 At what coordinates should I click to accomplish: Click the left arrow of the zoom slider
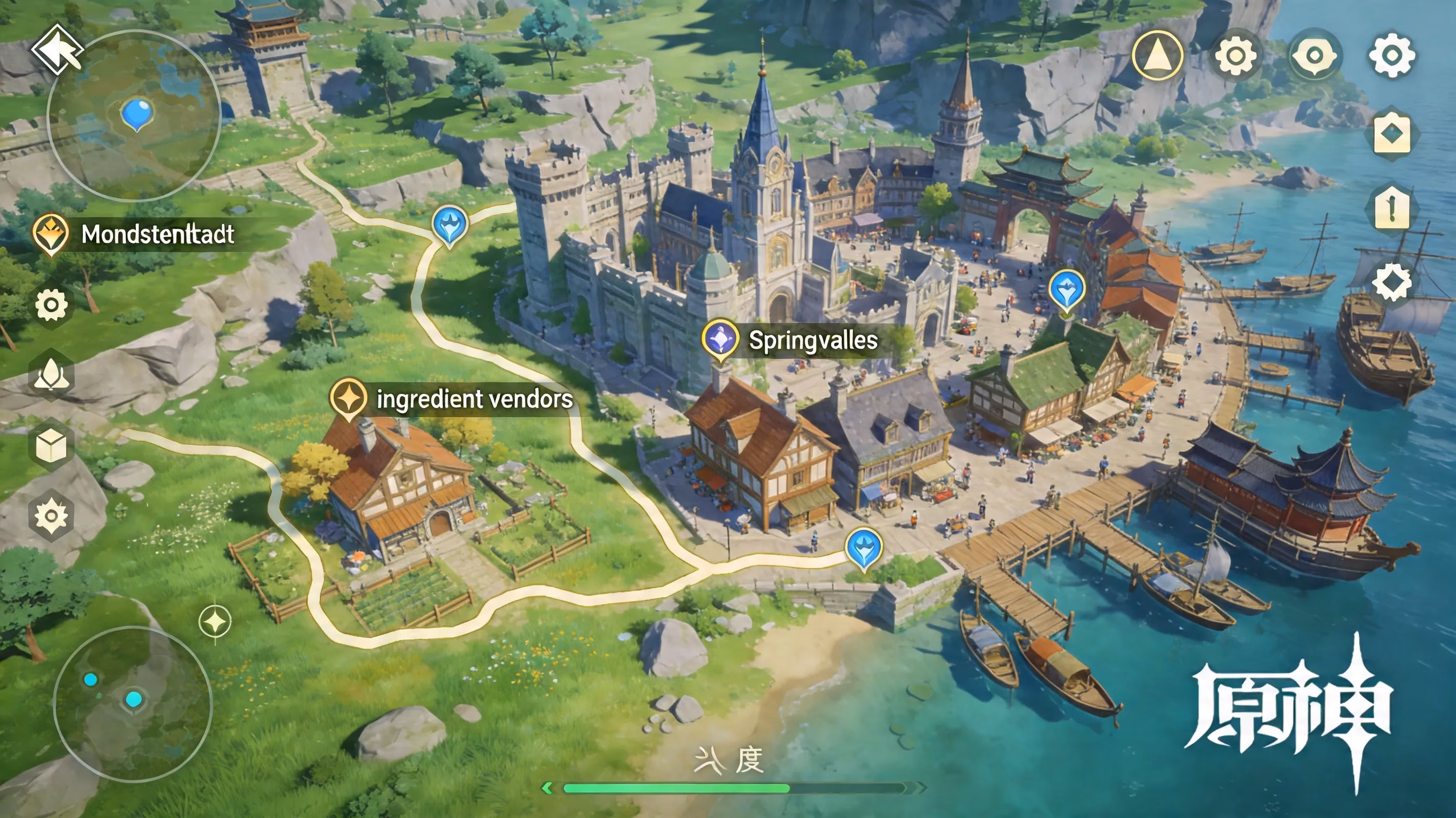coord(547,787)
